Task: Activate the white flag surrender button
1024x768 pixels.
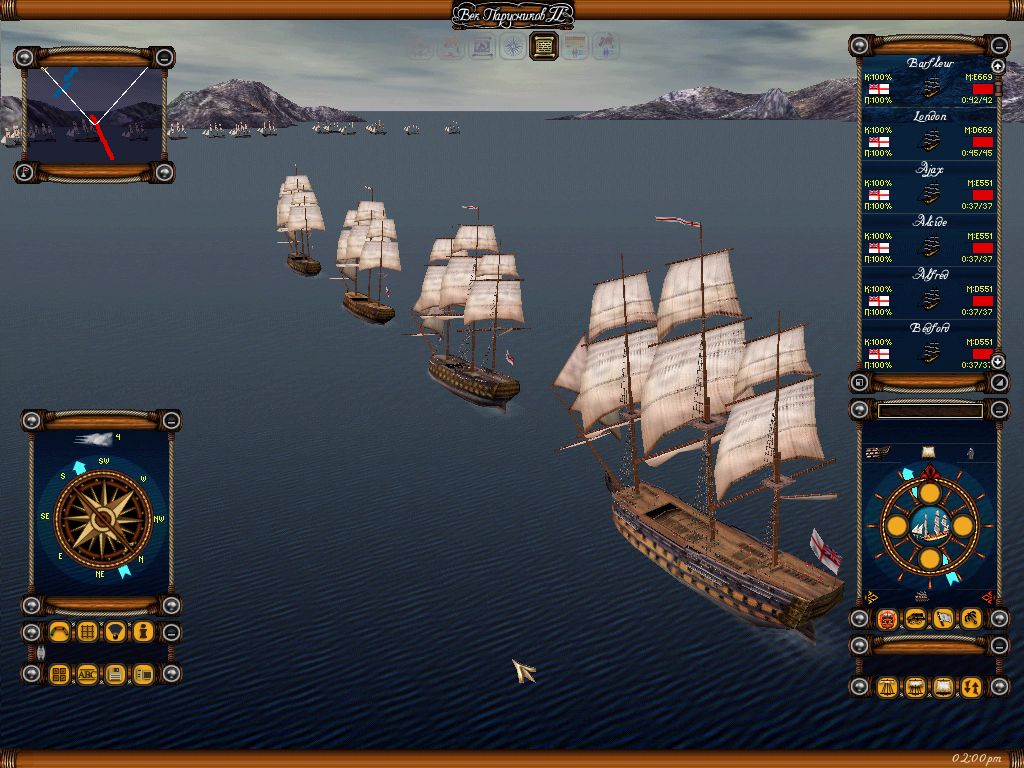Action: tap(942, 619)
